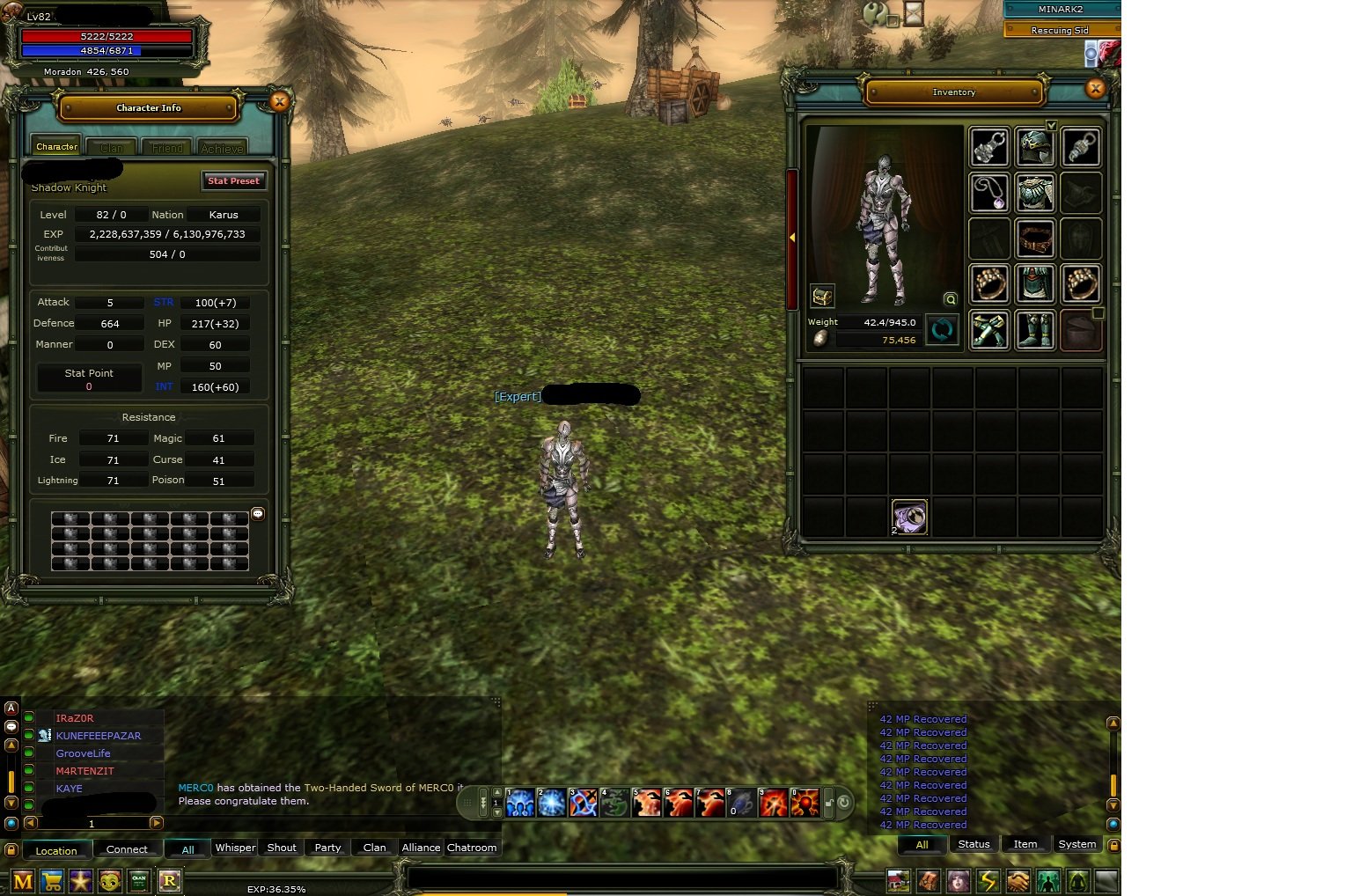Image resolution: width=1352 pixels, height=896 pixels.
Task: Click the house town icon bottom right
Action: click(x=897, y=881)
